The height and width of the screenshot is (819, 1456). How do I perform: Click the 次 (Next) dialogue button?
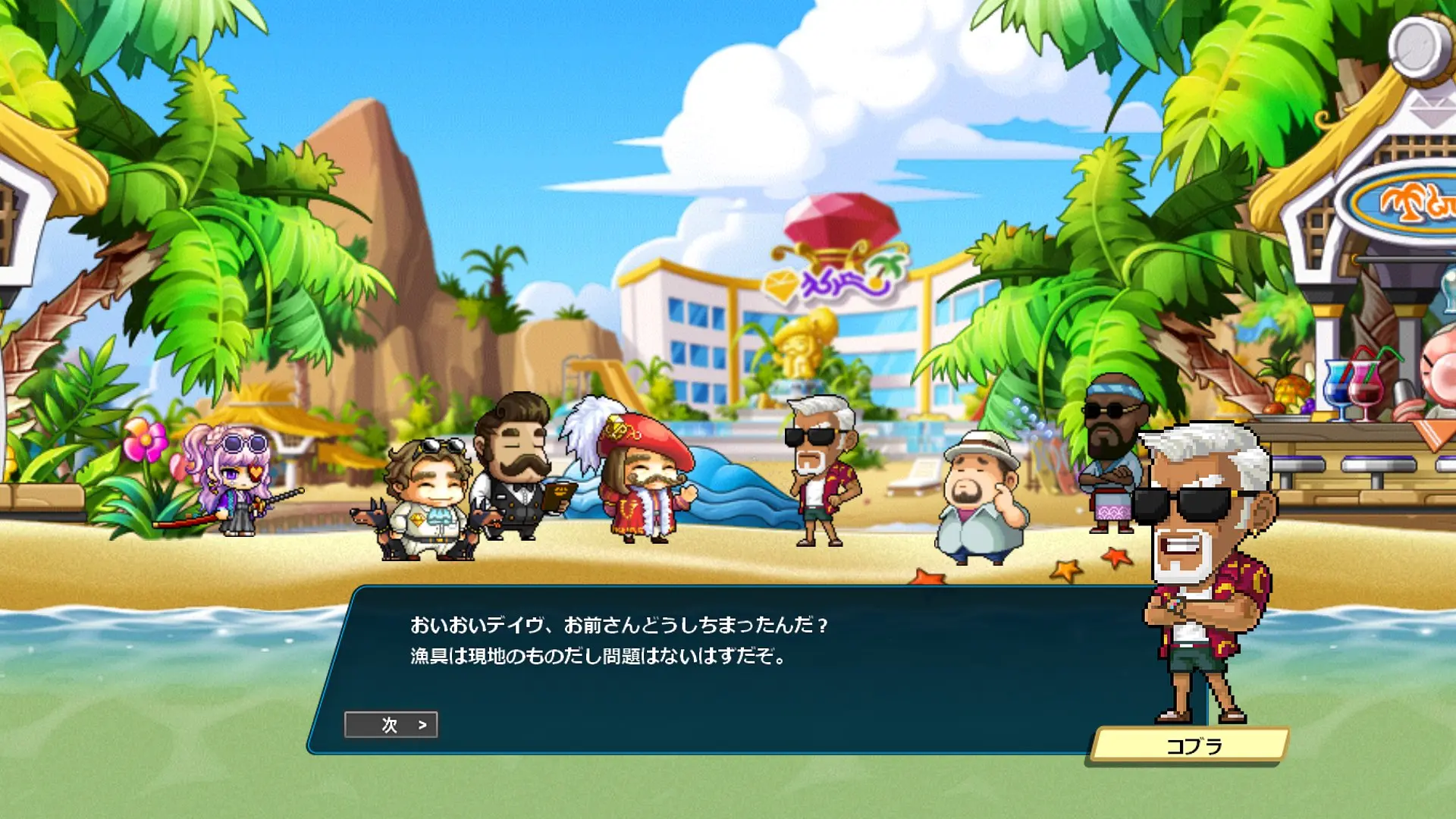(x=391, y=725)
